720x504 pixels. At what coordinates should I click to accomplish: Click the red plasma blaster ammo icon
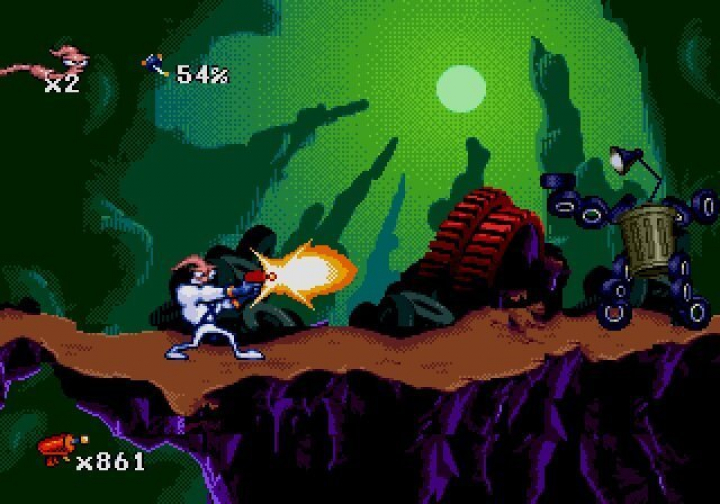pyautogui.click(x=59, y=450)
